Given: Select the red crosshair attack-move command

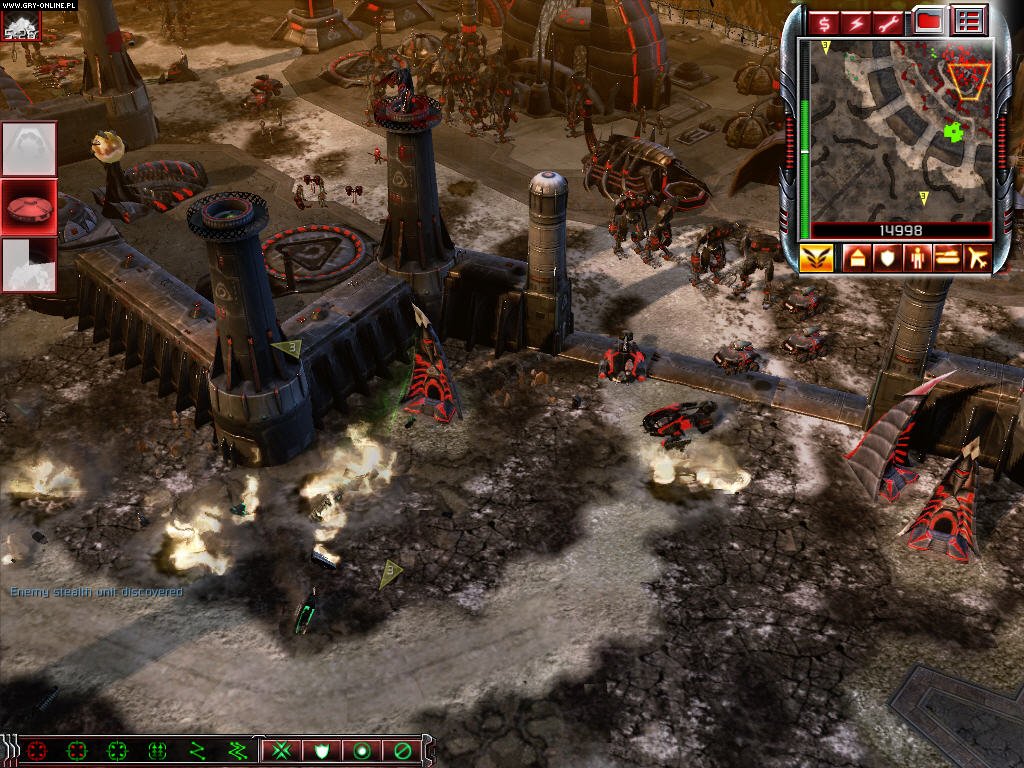Looking at the screenshot, I should click(38, 749).
